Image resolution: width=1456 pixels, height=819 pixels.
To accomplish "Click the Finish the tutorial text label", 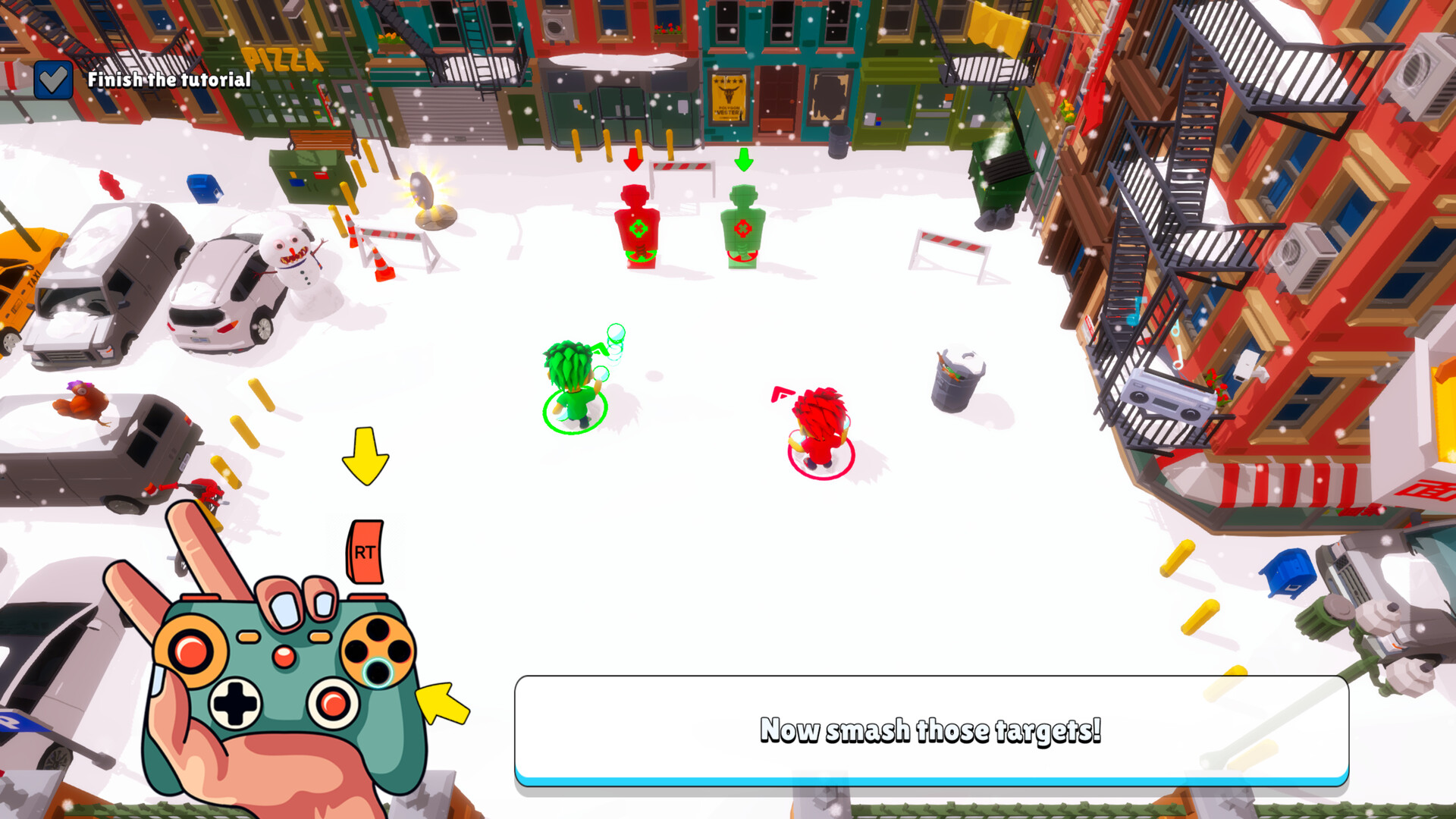I will click(x=169, y=78).
